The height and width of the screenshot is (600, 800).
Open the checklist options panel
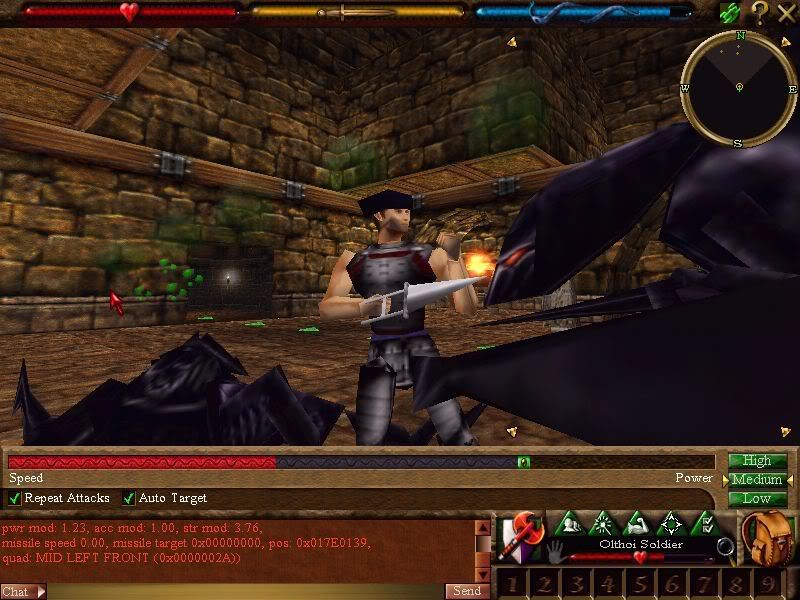click(x=706, y=524)
